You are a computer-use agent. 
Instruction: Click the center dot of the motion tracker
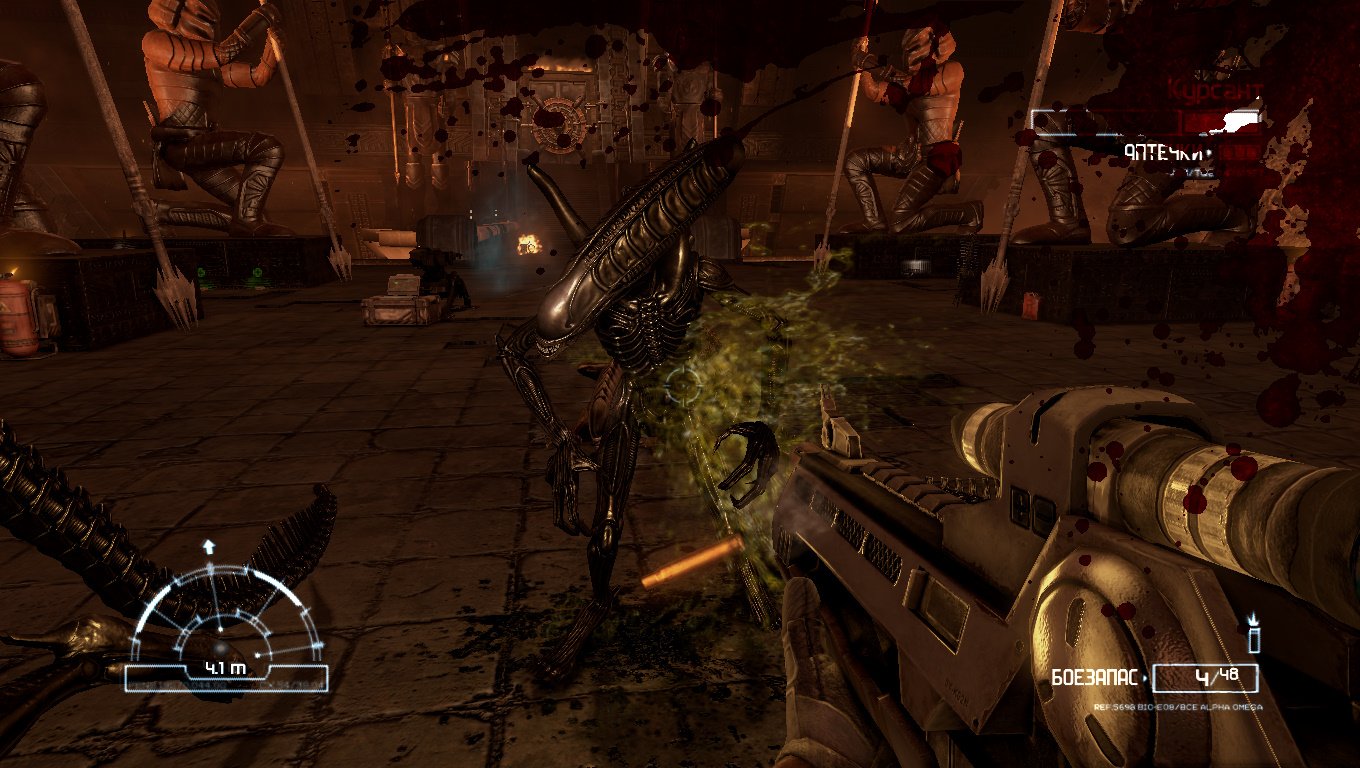pos(220,628)
